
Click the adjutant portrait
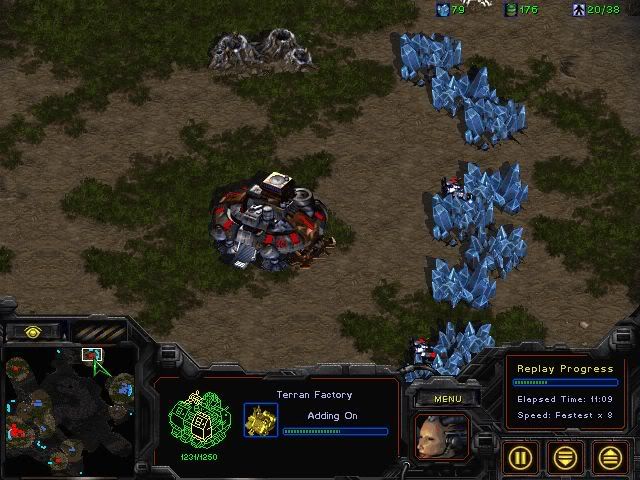point(441,439)
